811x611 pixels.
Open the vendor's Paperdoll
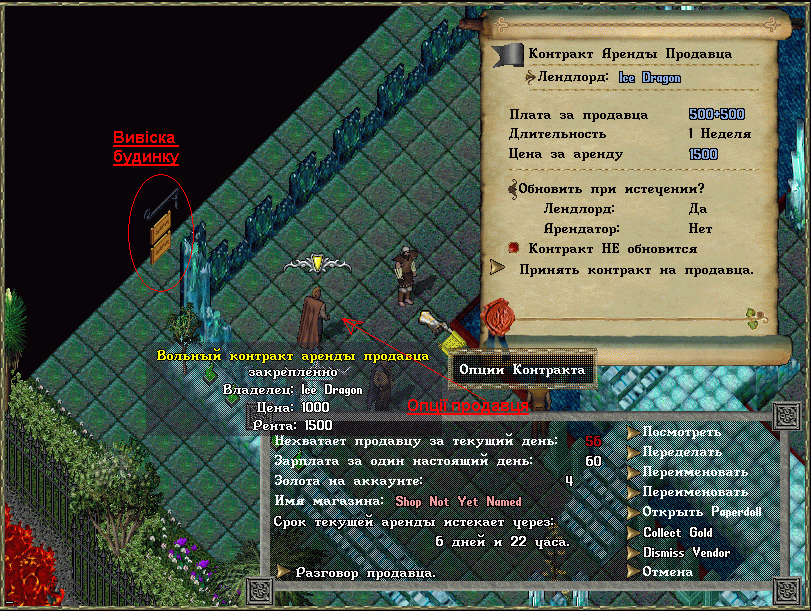pyautogui.click(x=633, y=512)
